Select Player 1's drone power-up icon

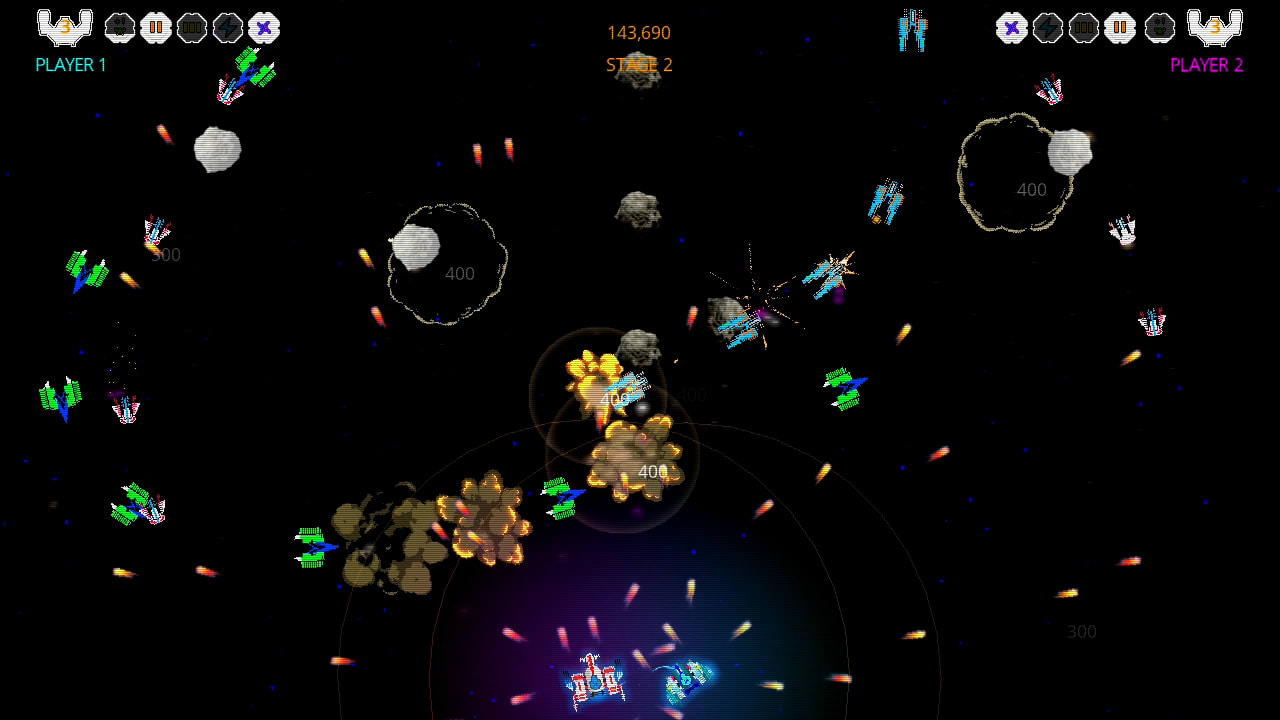tap(118, 27)
